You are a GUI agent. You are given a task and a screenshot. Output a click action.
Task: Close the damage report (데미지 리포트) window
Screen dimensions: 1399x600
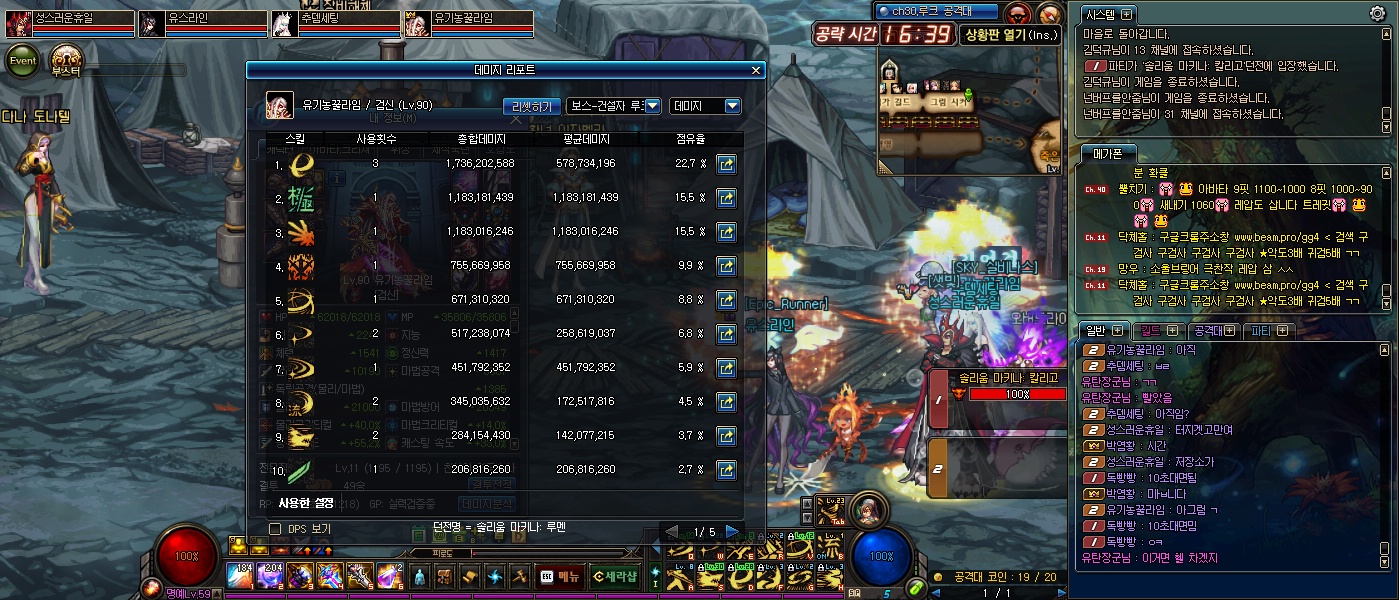756,71
